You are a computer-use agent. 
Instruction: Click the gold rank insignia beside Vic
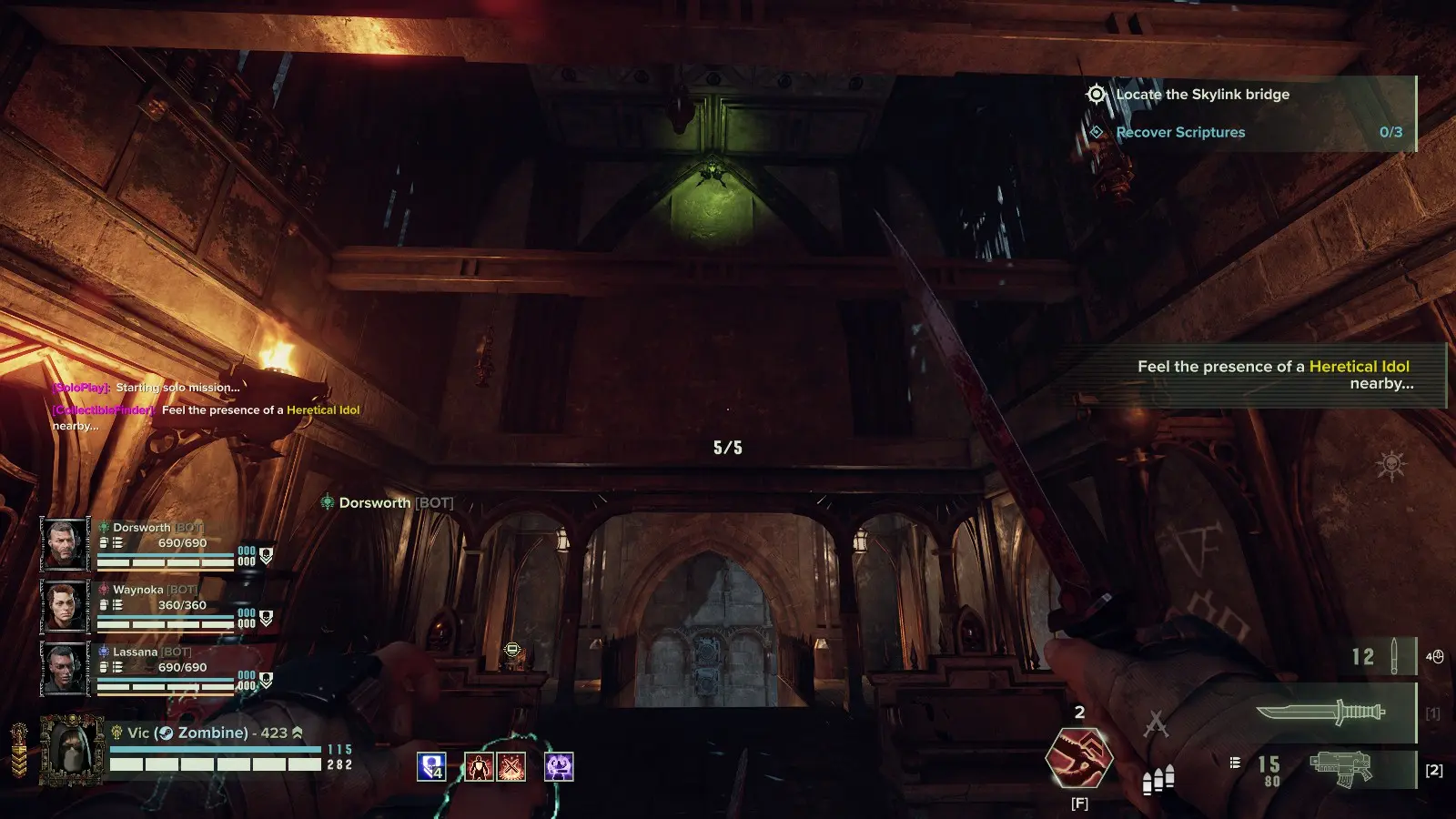(x=18, y=750)
